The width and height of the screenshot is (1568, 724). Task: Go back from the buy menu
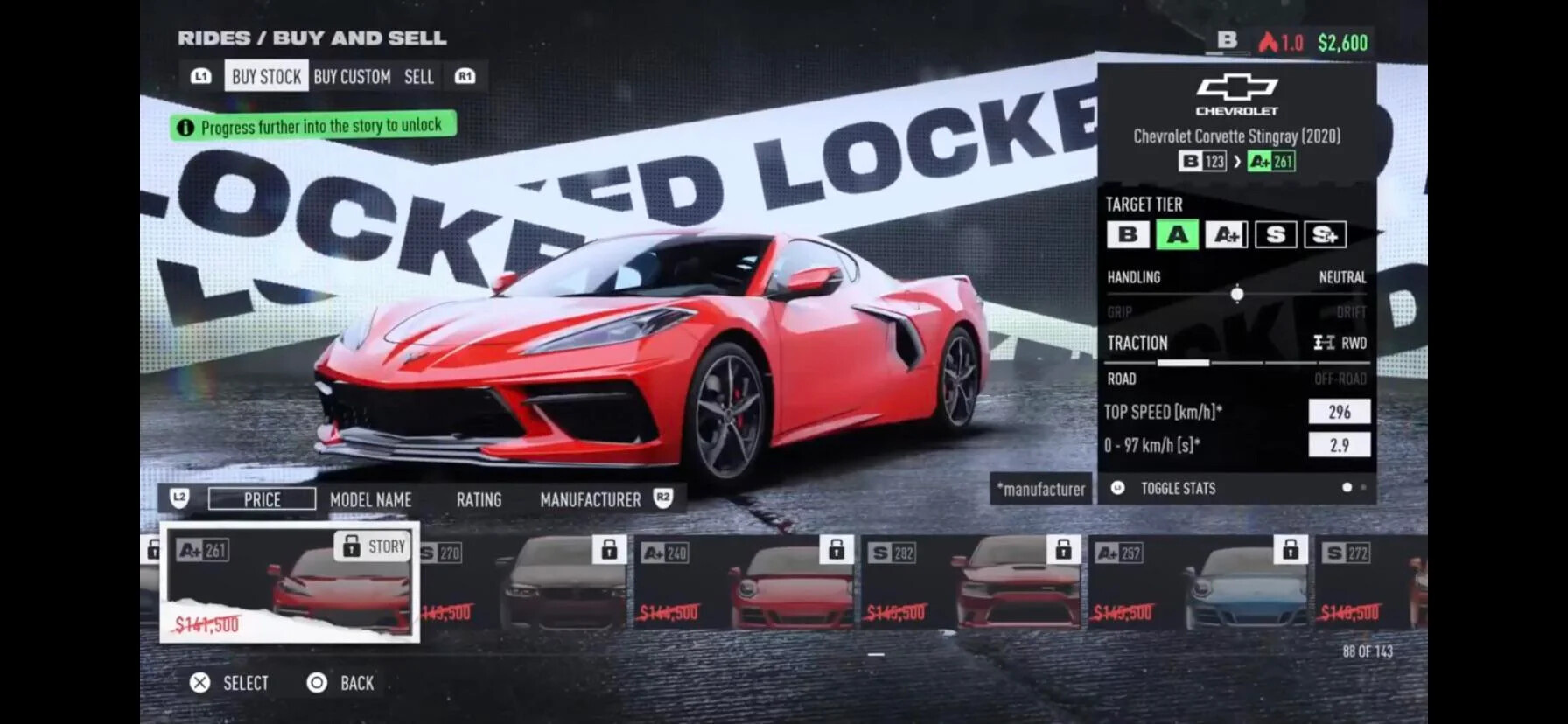[341, 683]
